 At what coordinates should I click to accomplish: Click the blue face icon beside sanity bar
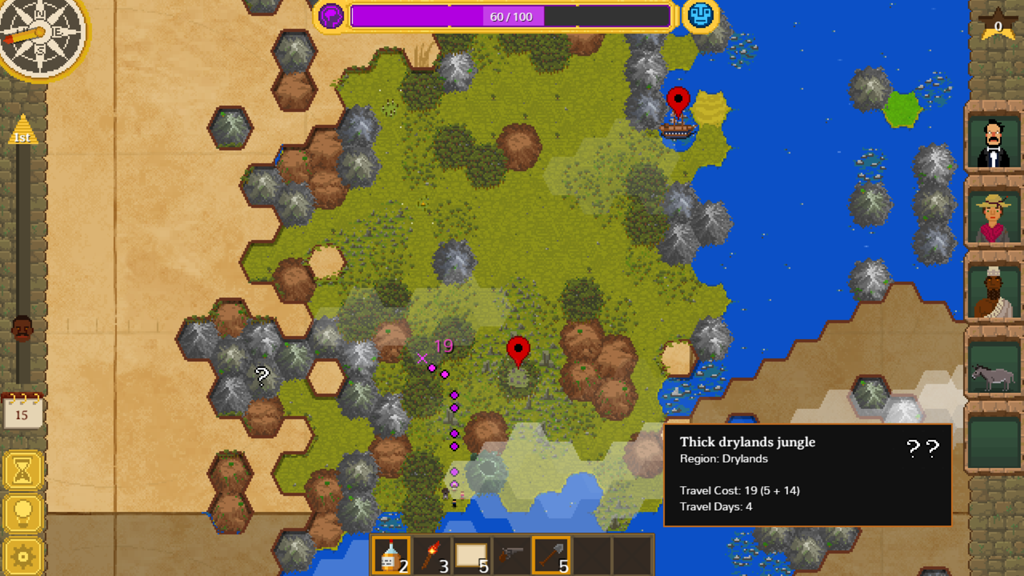[701, 16]
